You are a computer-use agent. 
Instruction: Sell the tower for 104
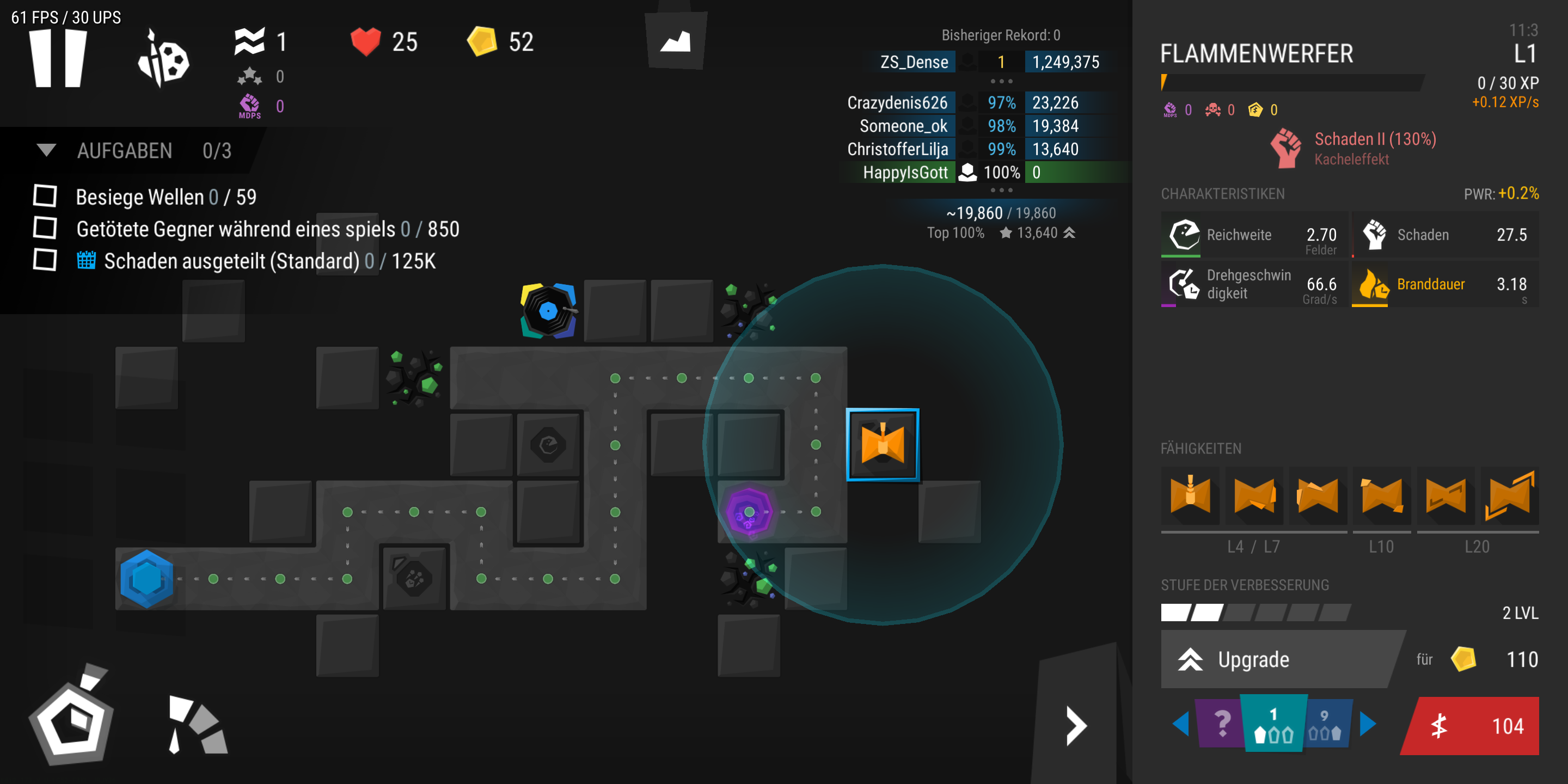1472,726
